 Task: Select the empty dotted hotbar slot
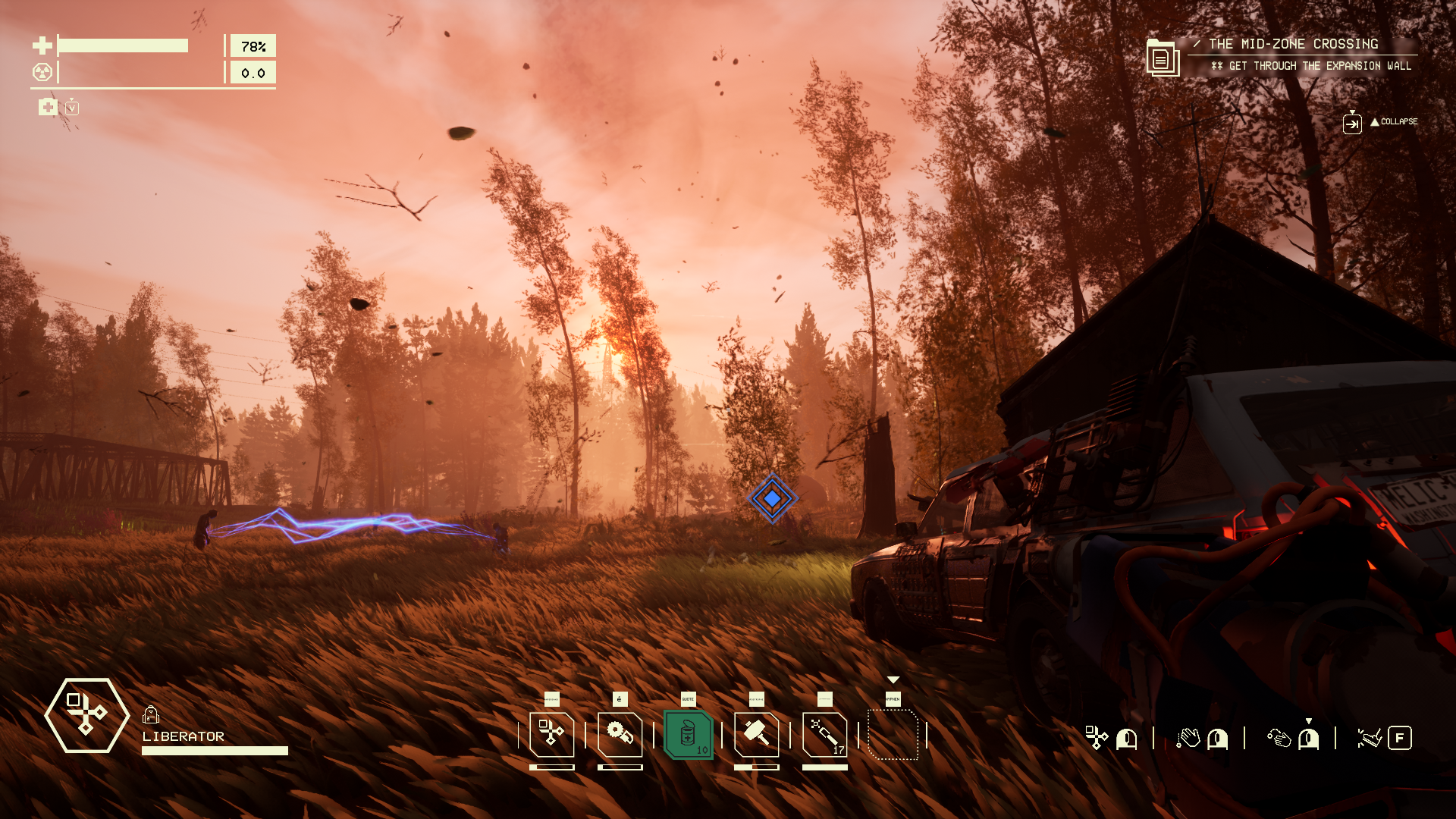pyautogui.click(x=893, y=734)
